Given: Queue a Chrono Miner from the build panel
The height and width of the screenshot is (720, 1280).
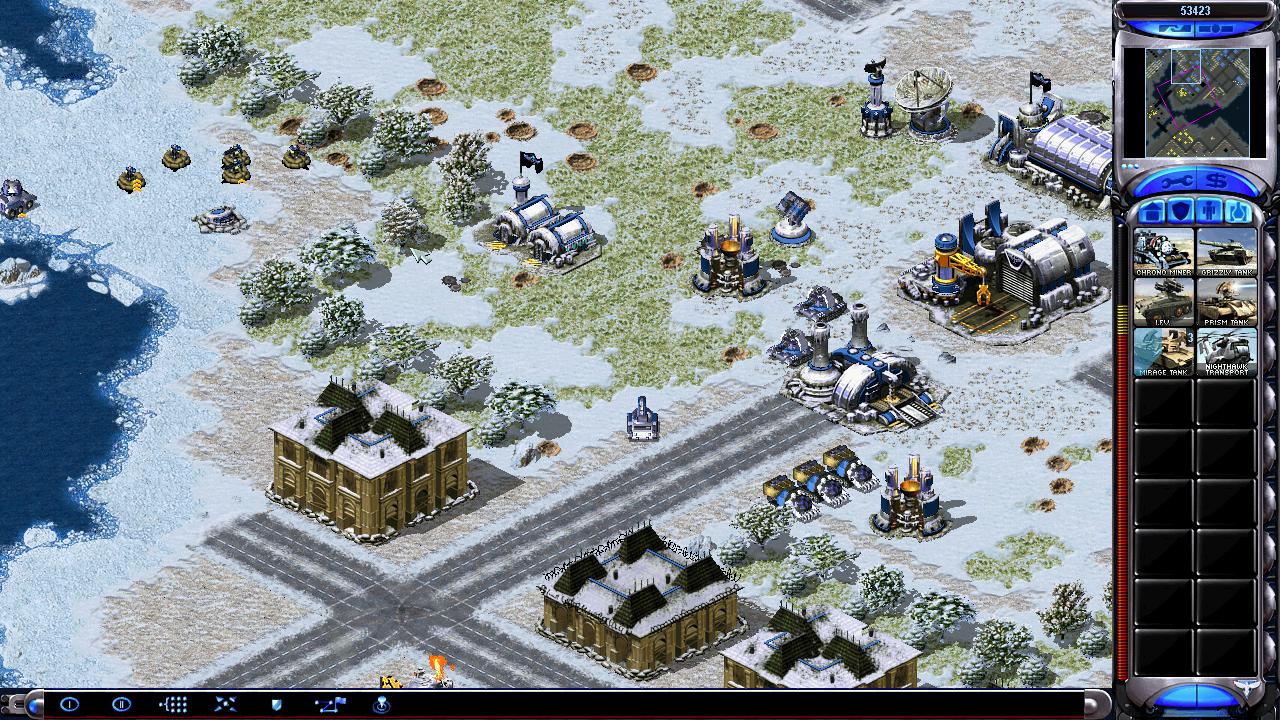Looking at the screenshot, I should [x=1163, y=252].
